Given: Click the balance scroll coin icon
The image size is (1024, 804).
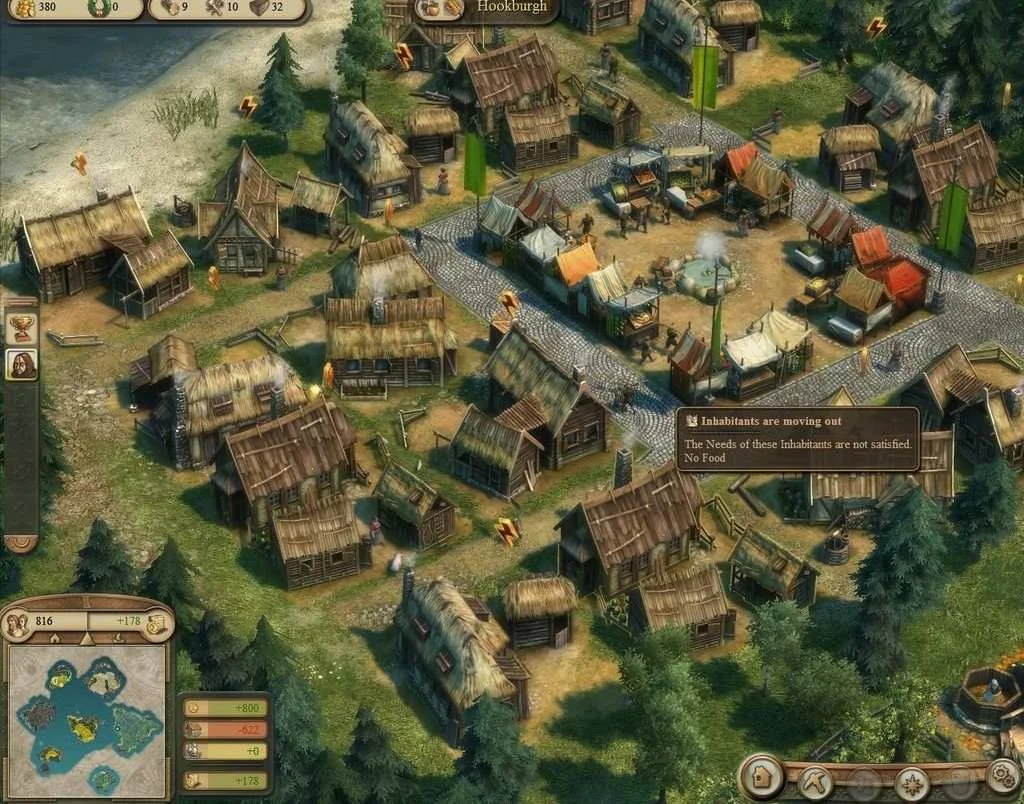Looking at the screenshot, I should (157, 622).
